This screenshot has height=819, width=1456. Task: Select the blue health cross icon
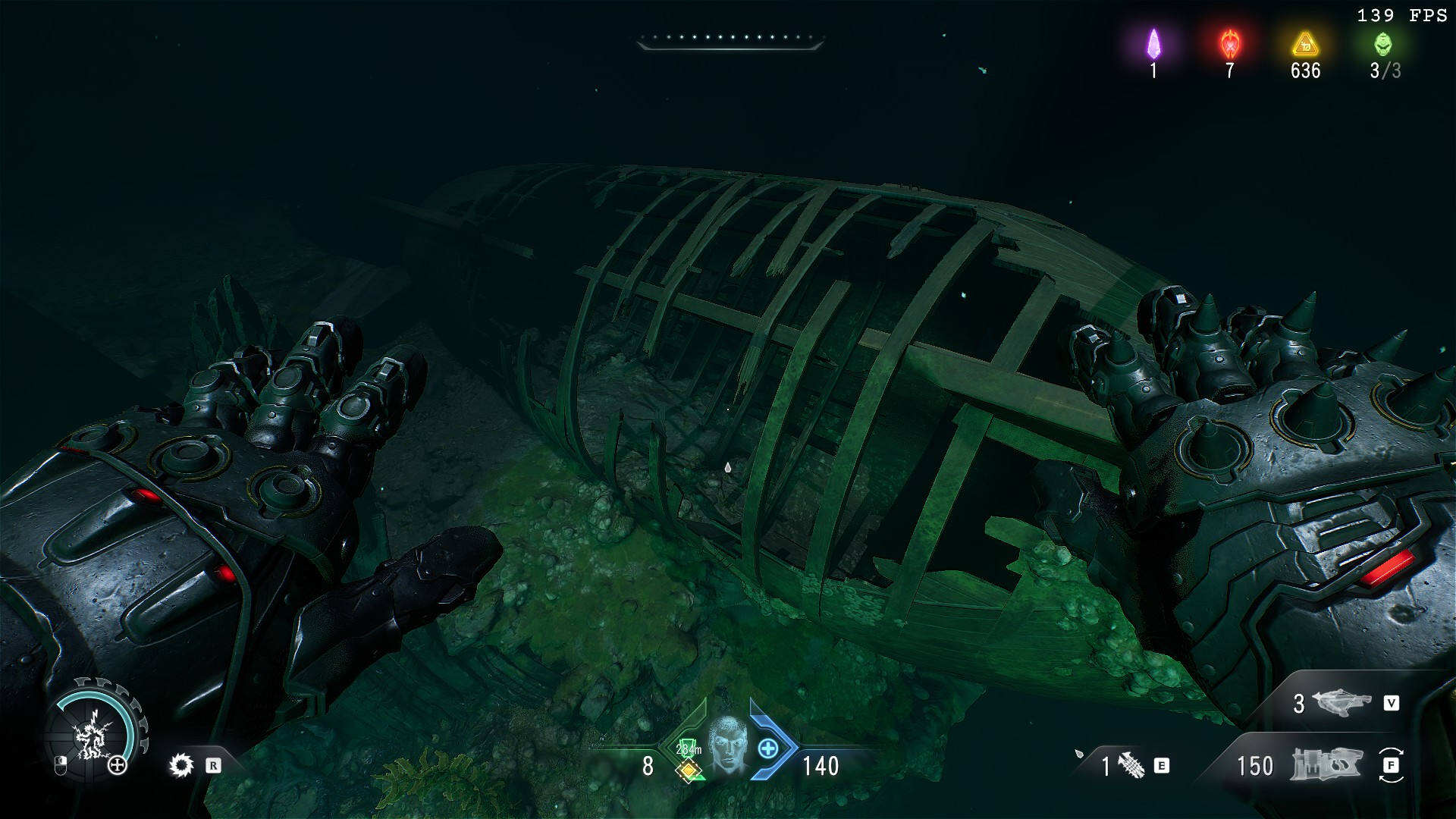pos(768,748)
